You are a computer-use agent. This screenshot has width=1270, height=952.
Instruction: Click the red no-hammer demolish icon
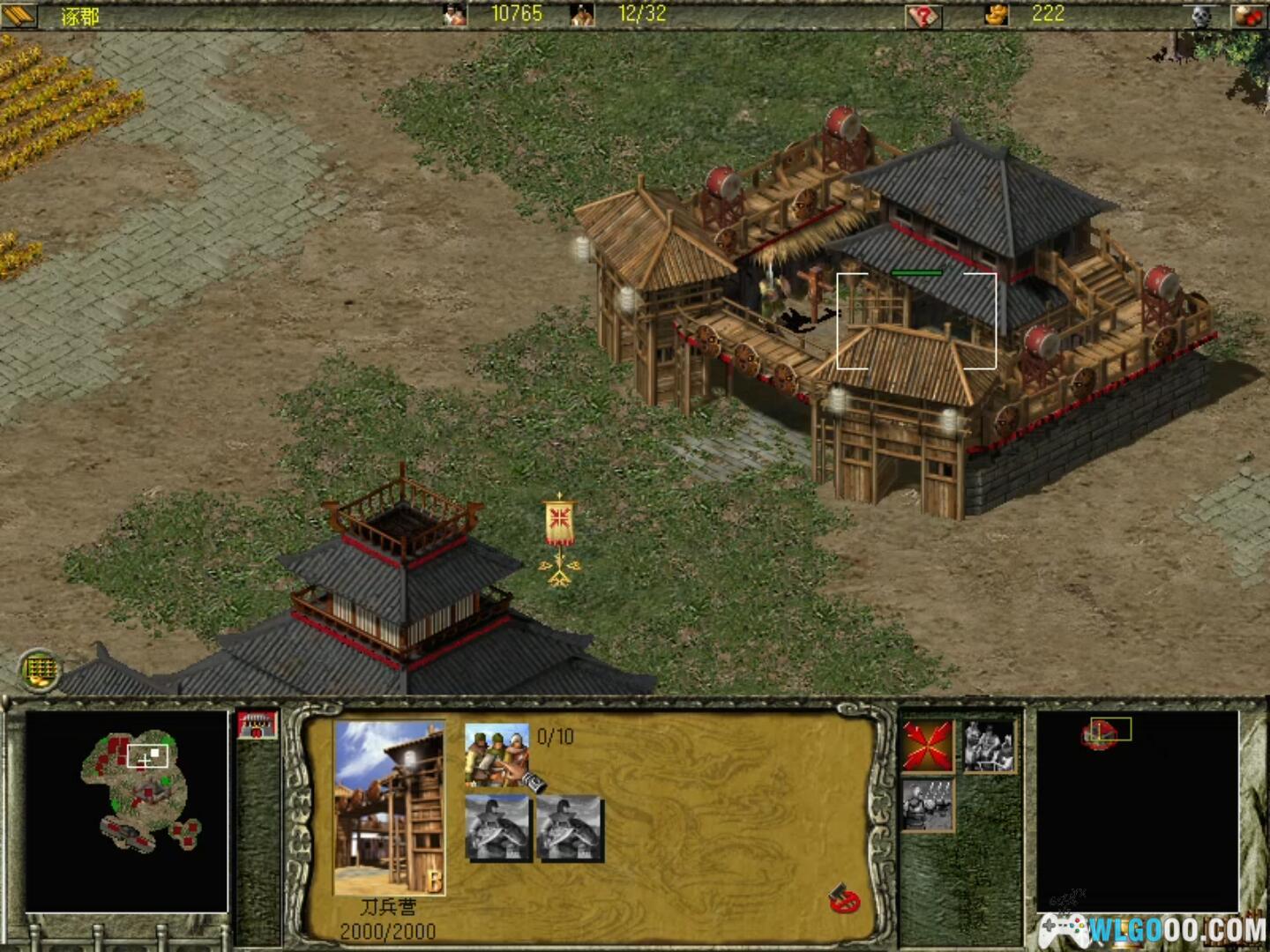tap(844, 898)
